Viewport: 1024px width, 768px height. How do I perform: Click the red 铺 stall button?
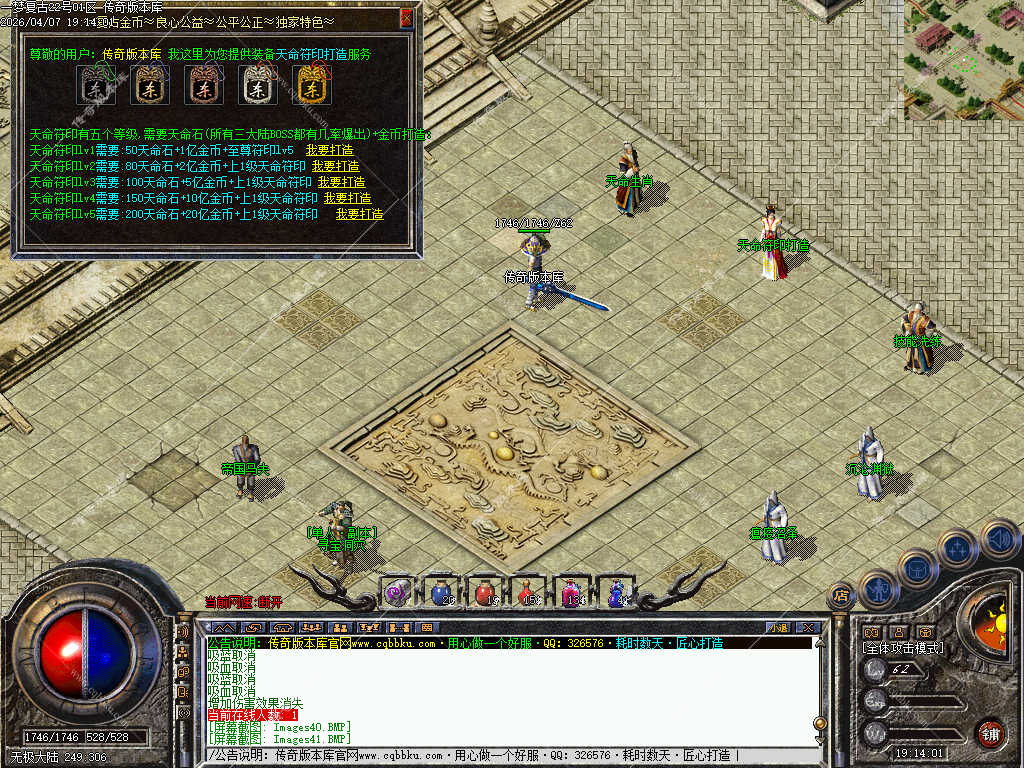coord(990,732)
